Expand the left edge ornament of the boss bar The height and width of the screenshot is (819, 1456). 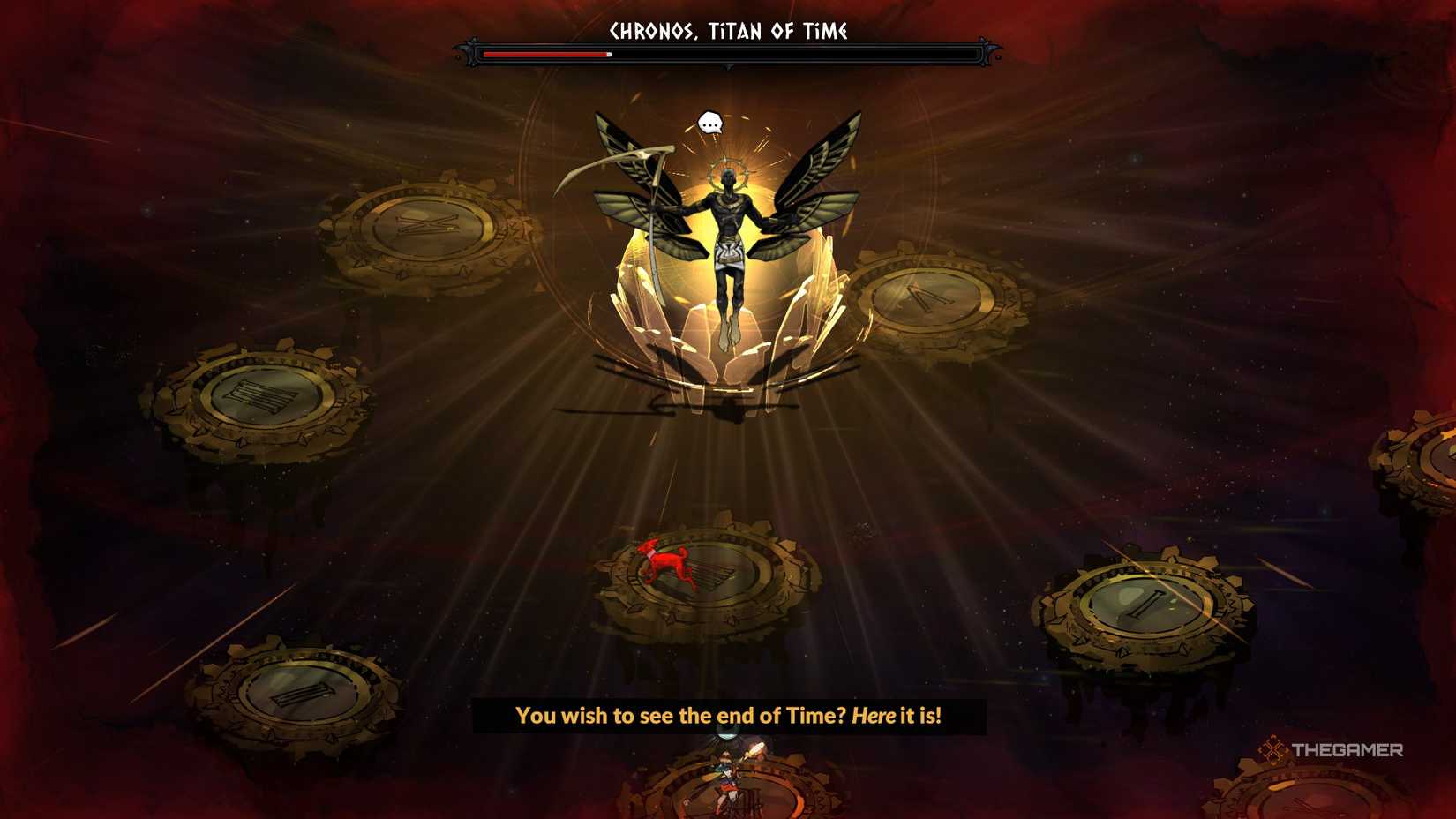465,53
